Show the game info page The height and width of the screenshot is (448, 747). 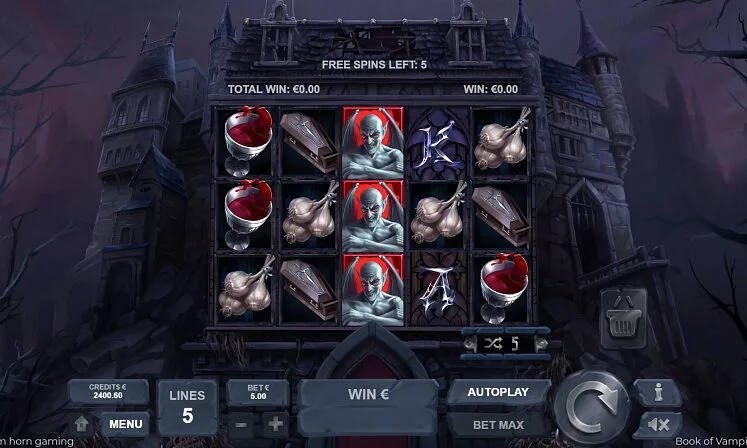[659, 391]
